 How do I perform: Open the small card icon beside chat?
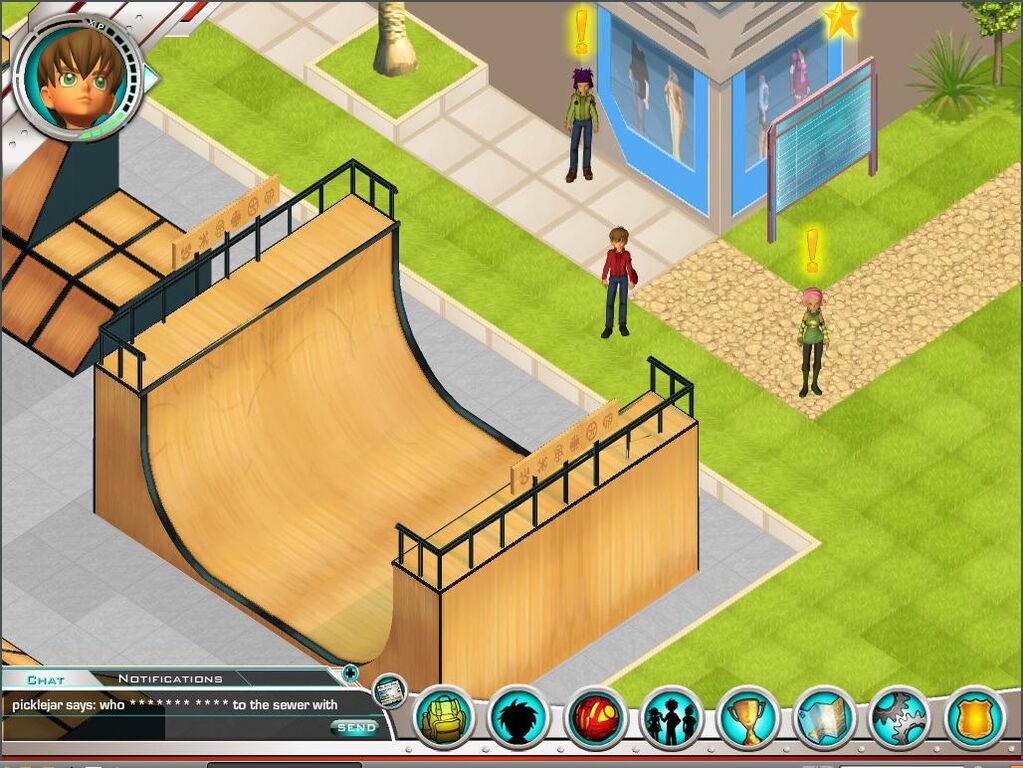pyautogui.click(x=389, y=690)
